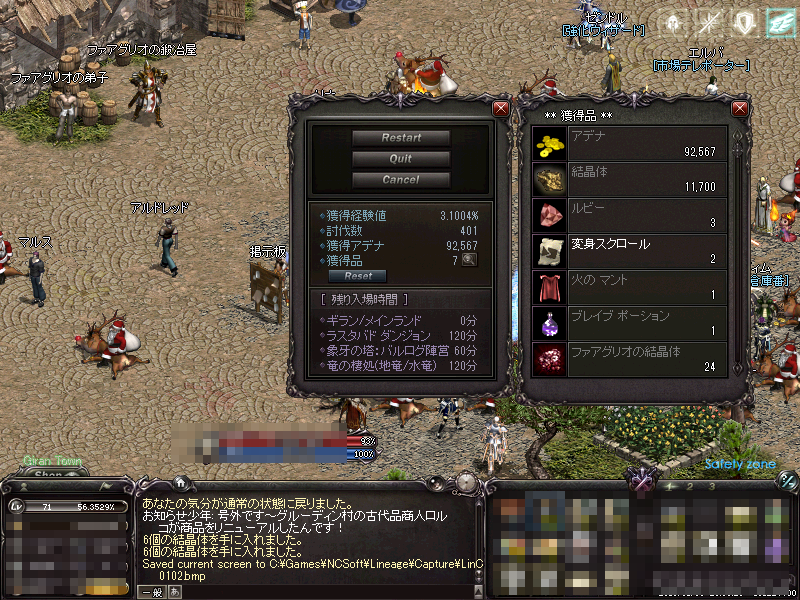Quit the game via Quit button
This screenshot has width=800, height=600.
click(x=401, y=159)
